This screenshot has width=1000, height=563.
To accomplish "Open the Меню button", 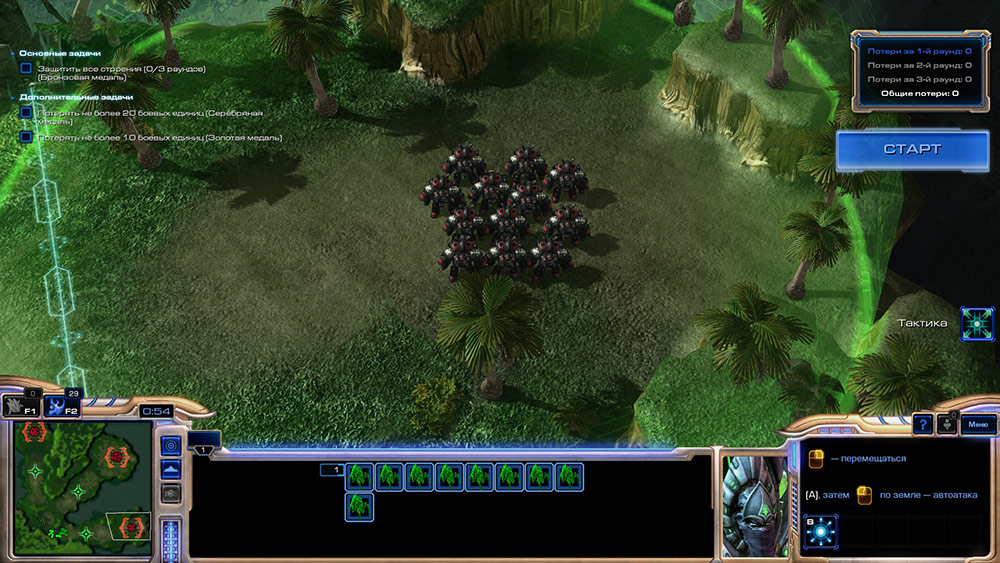I will click(x=977, y=425).
